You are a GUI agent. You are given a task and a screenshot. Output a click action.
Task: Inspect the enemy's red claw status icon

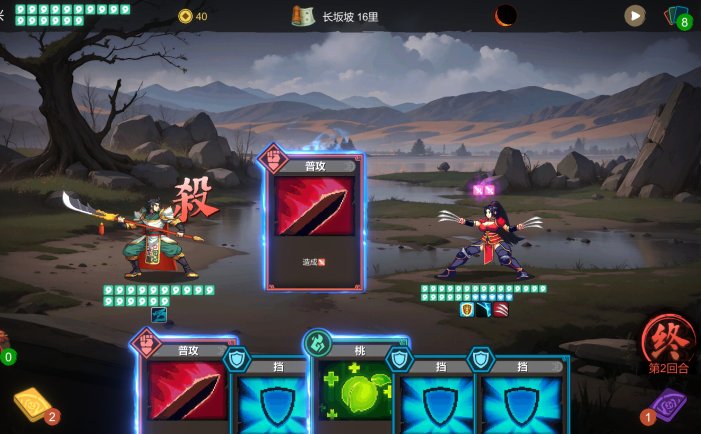point(500,309)
